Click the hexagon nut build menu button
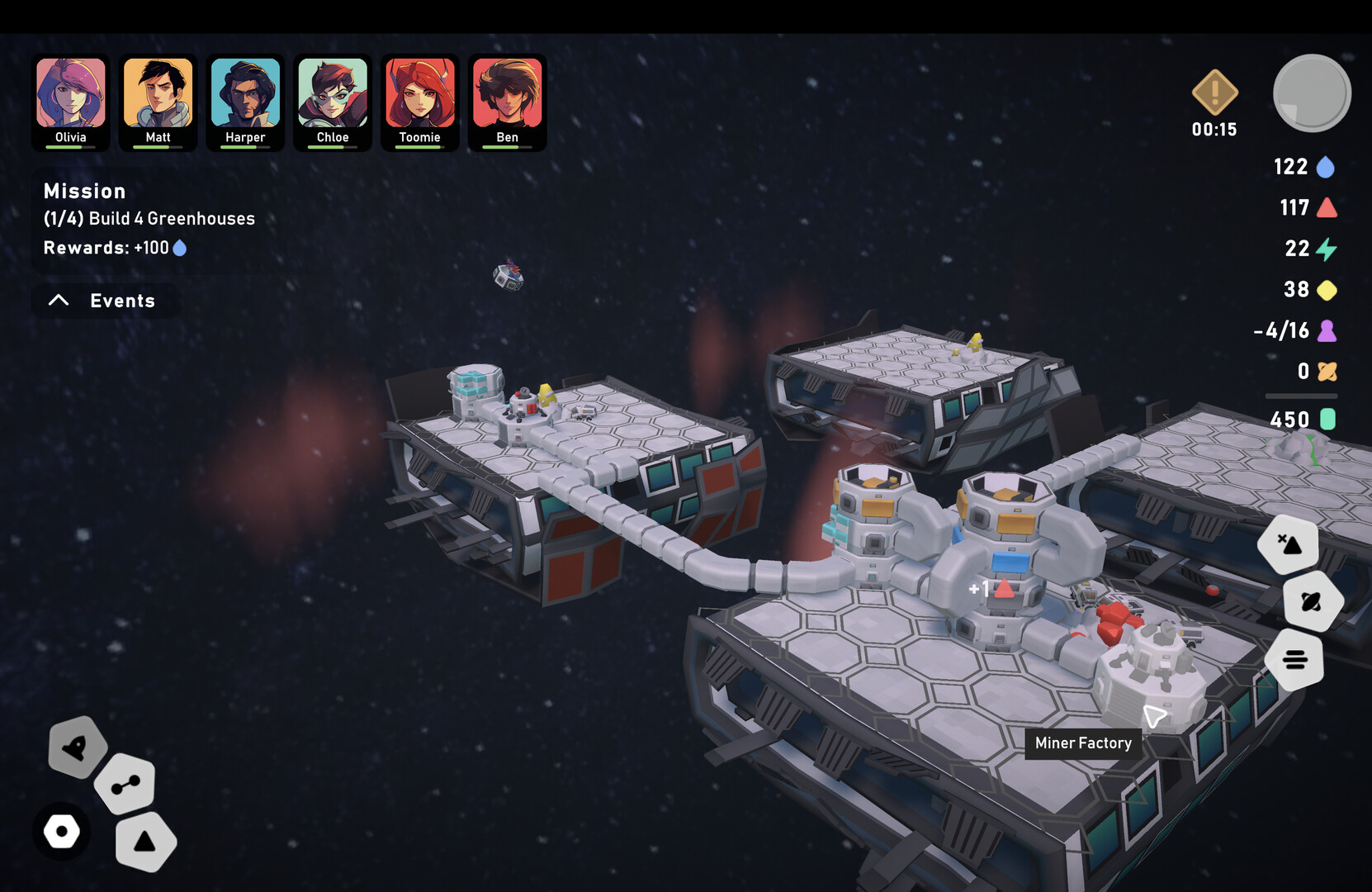 point(62,831)
